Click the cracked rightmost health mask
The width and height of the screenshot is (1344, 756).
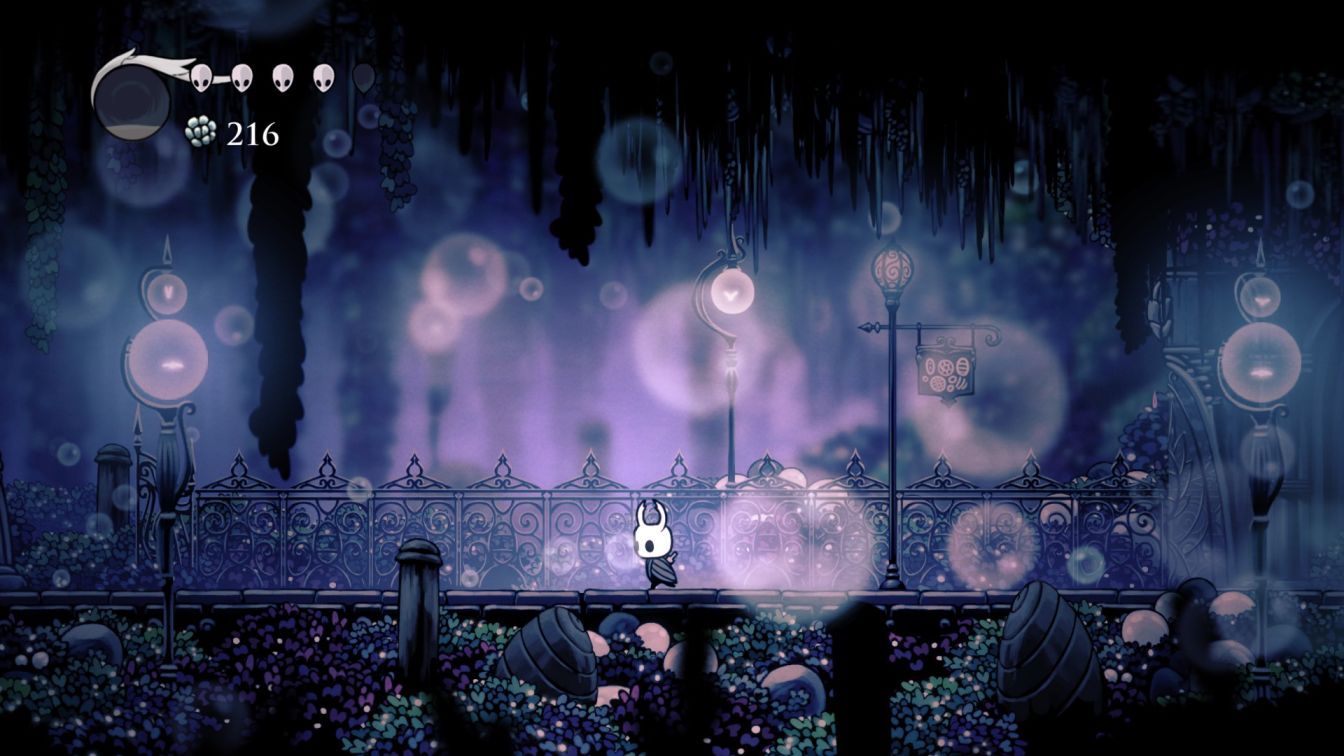tap(362, 77)
